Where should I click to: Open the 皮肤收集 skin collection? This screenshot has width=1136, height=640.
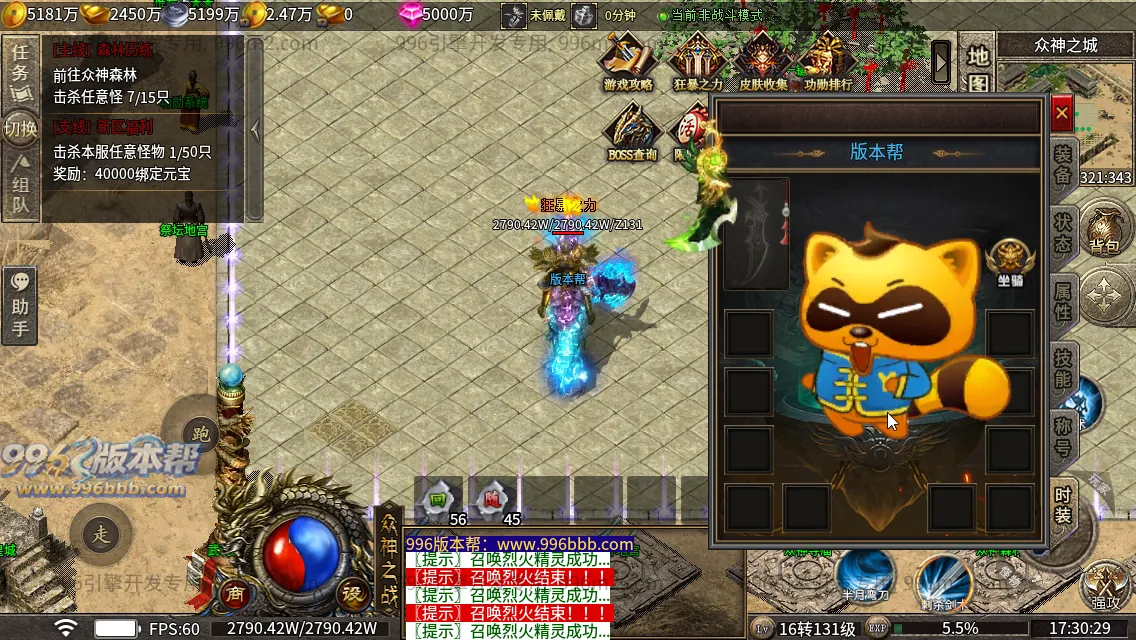pos(763,62)
